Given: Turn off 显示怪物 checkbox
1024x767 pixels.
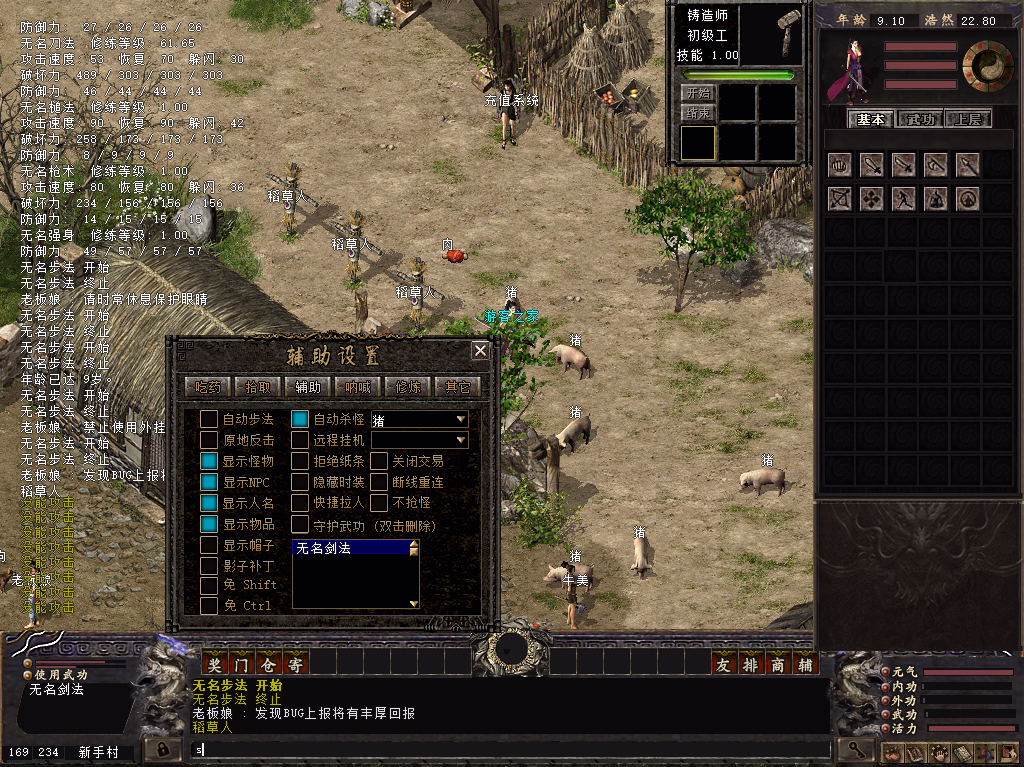Looking at the screenshot, I should pos(209,461).
